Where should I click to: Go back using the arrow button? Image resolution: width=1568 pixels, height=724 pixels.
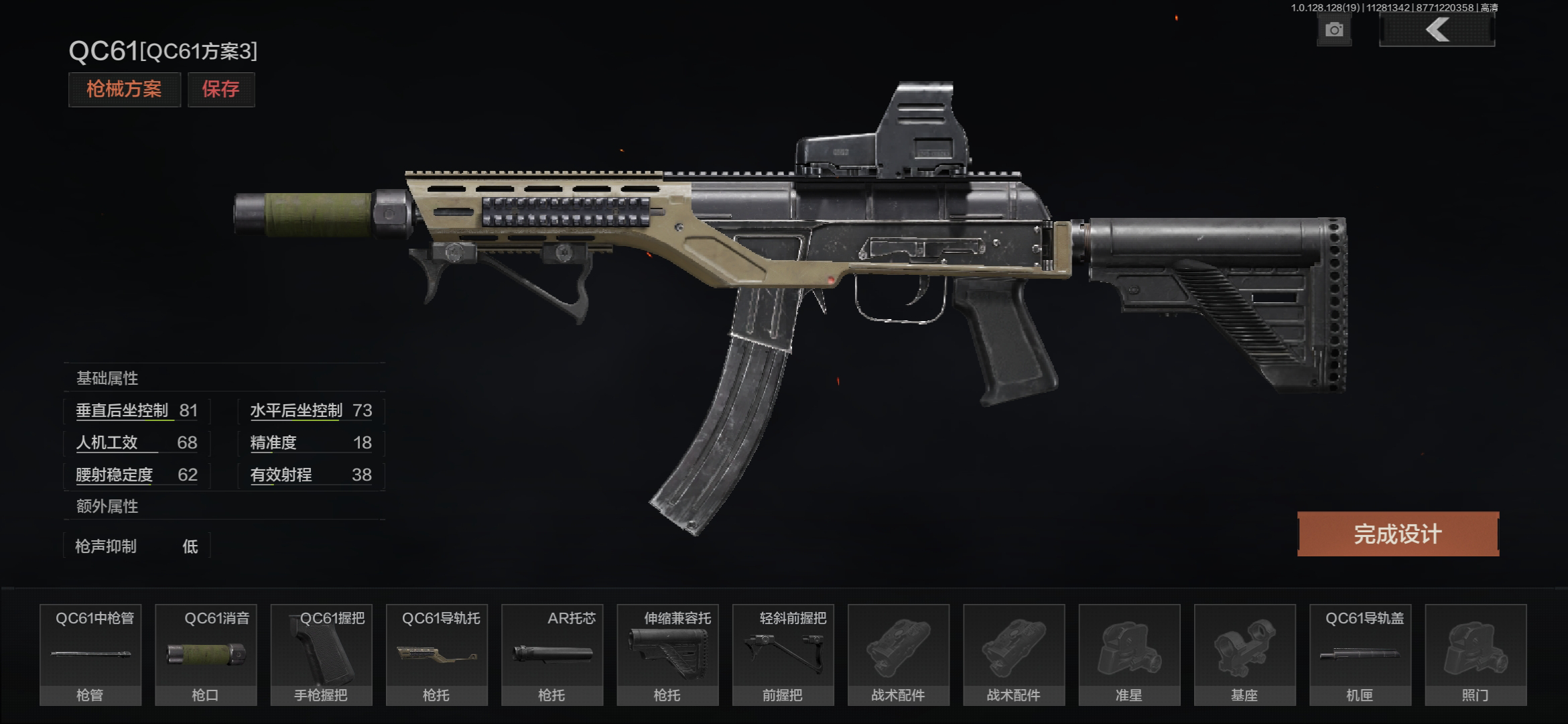coord(1437,30)
